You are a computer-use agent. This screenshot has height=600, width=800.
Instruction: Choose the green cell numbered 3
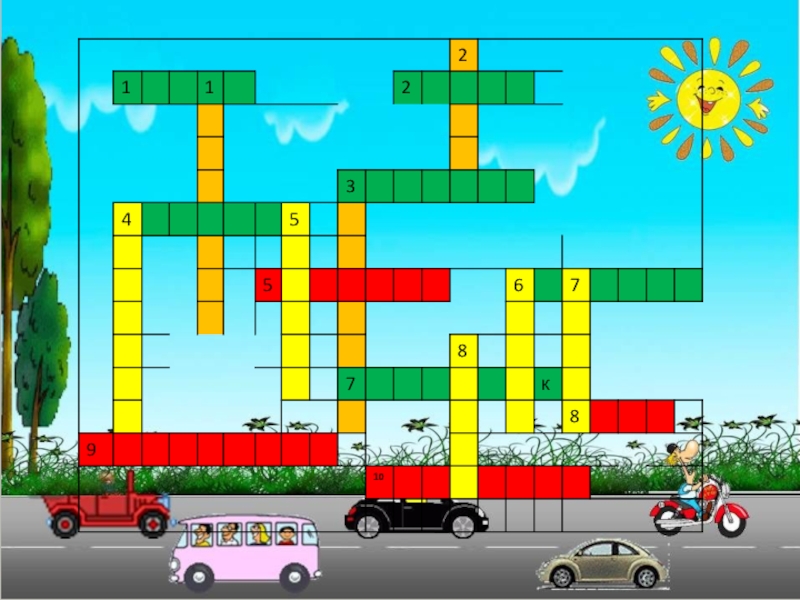[x=351, y=186]
